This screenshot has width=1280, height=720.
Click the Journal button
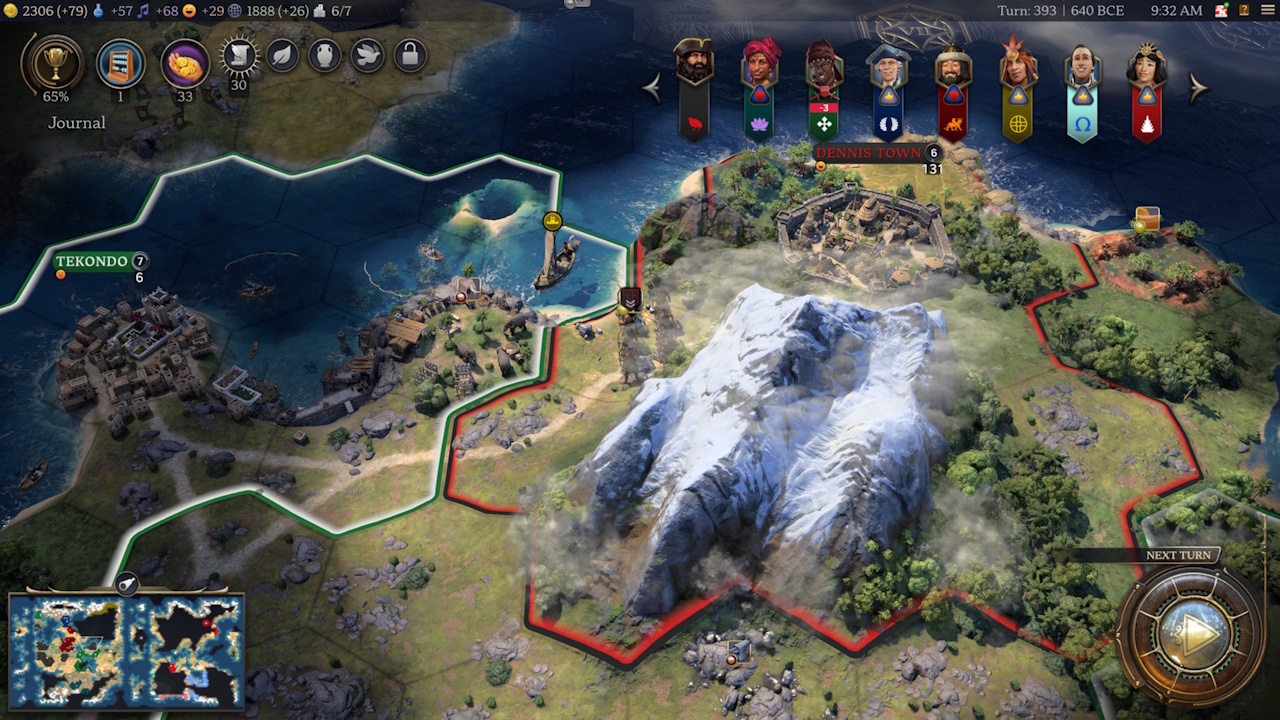pyautogui.click(x=78, y=122)
